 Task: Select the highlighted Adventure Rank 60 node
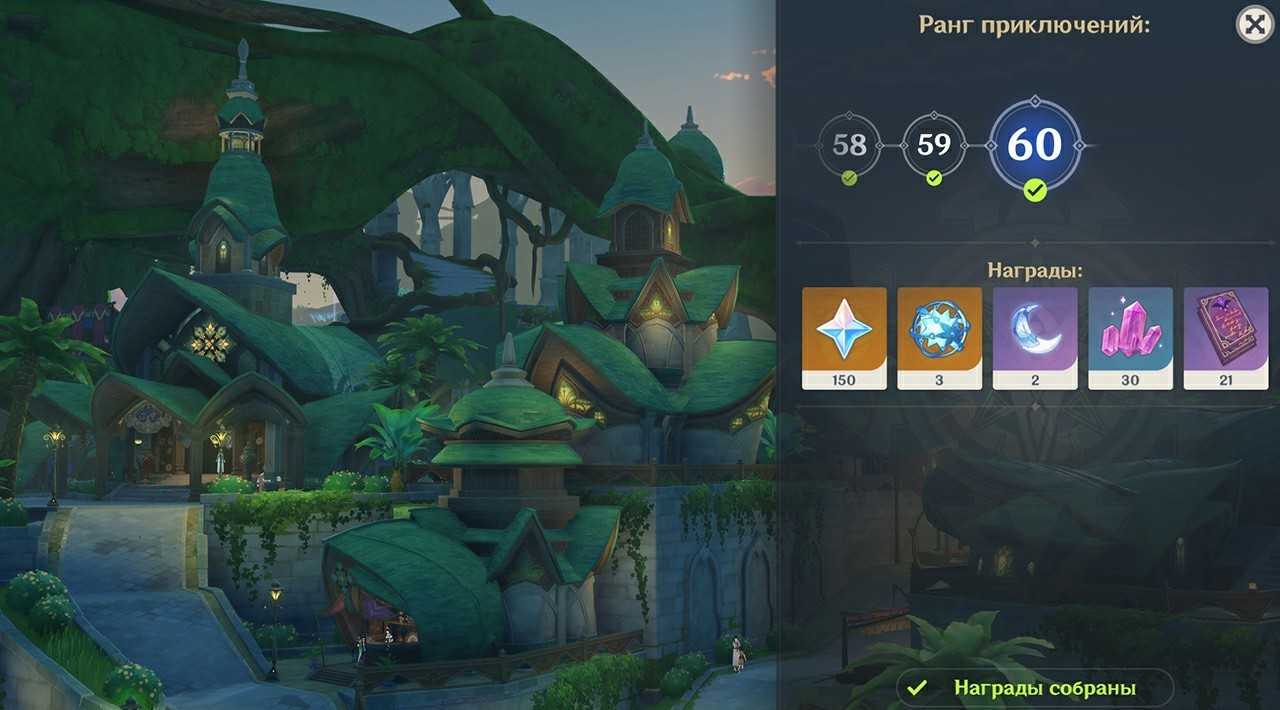1034,145
